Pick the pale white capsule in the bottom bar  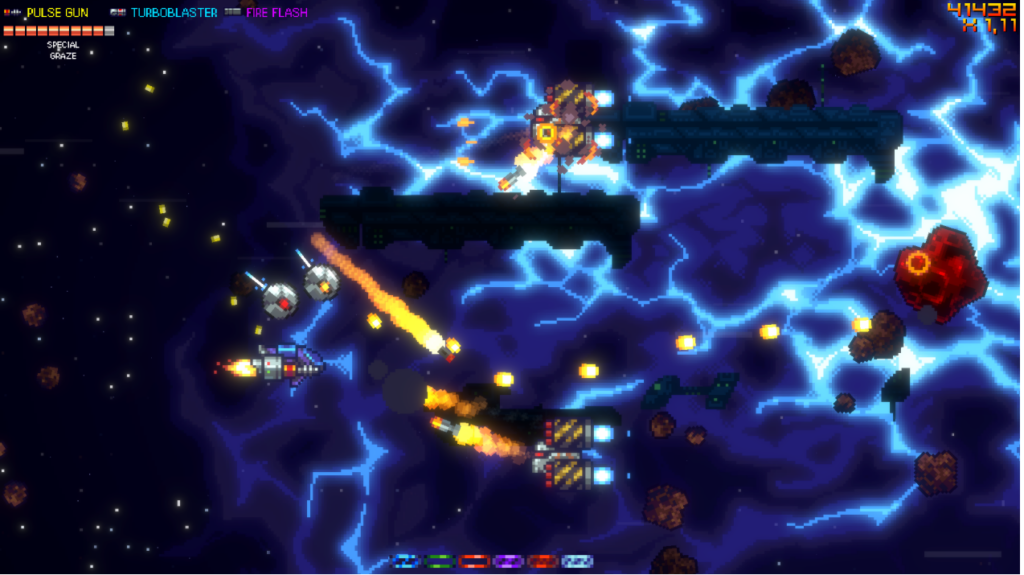point(577,561)
